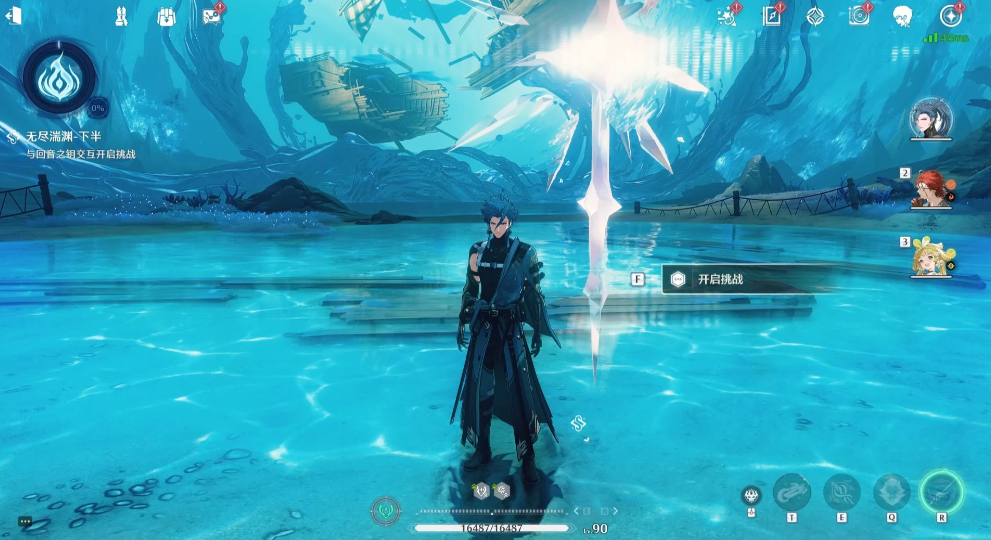
Task: Open the backpack icon
Action: click(x=167, y=16)
